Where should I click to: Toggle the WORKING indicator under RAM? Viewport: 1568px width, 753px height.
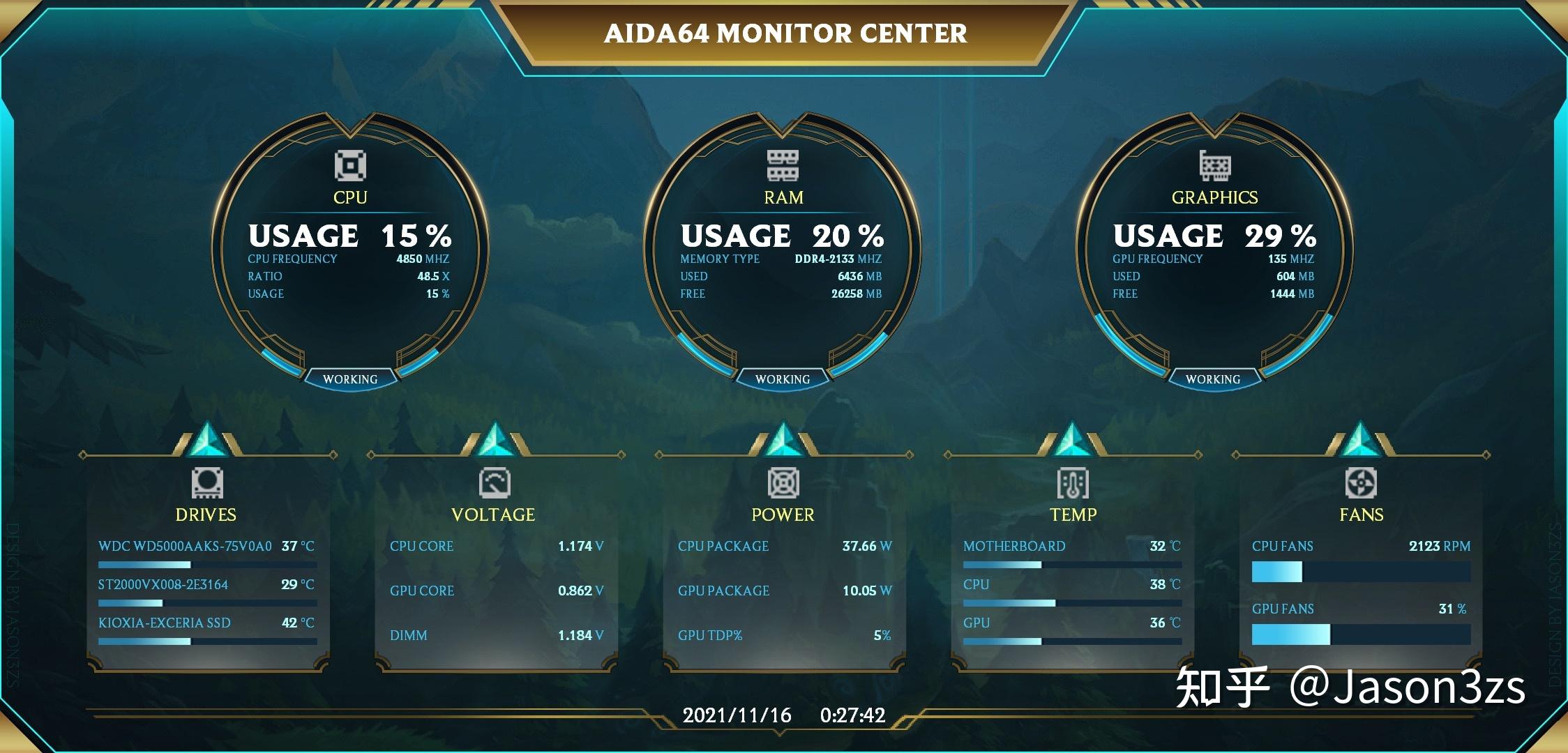tap(784, 379)
